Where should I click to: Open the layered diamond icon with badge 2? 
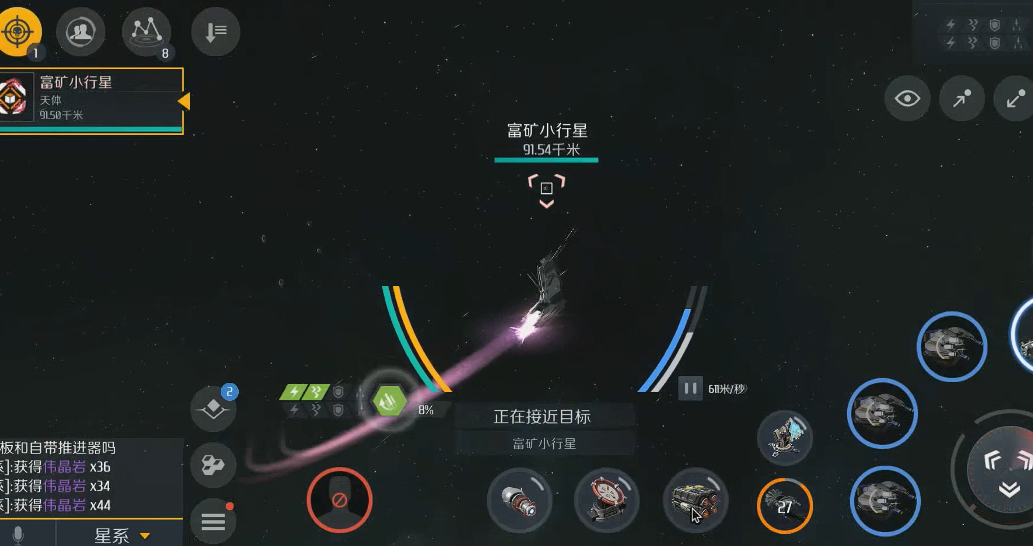(x=214, y=409)
